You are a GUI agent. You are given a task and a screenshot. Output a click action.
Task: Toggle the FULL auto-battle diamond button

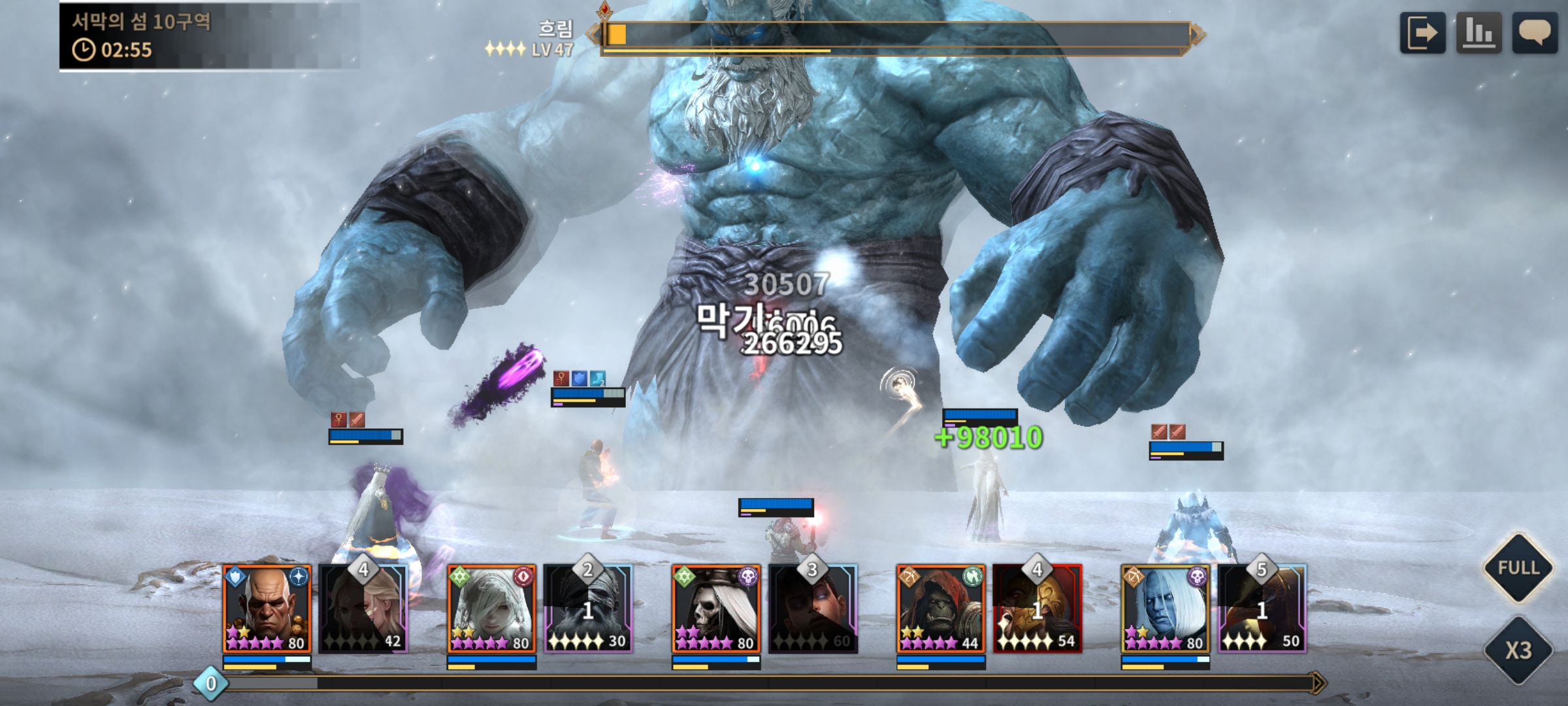(1518, 567)
